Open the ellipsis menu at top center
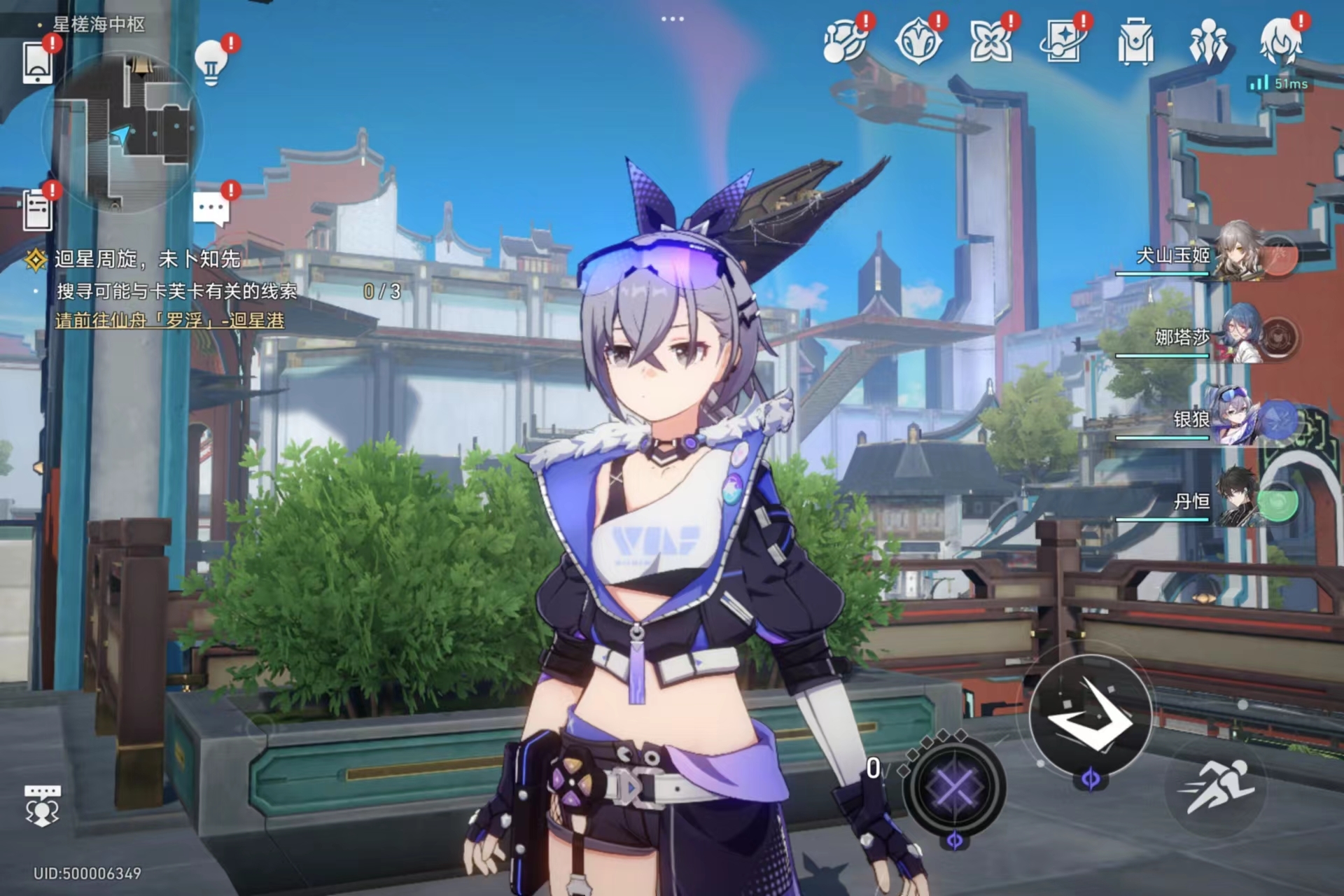Screen dimensions: 1344x896 672,19
